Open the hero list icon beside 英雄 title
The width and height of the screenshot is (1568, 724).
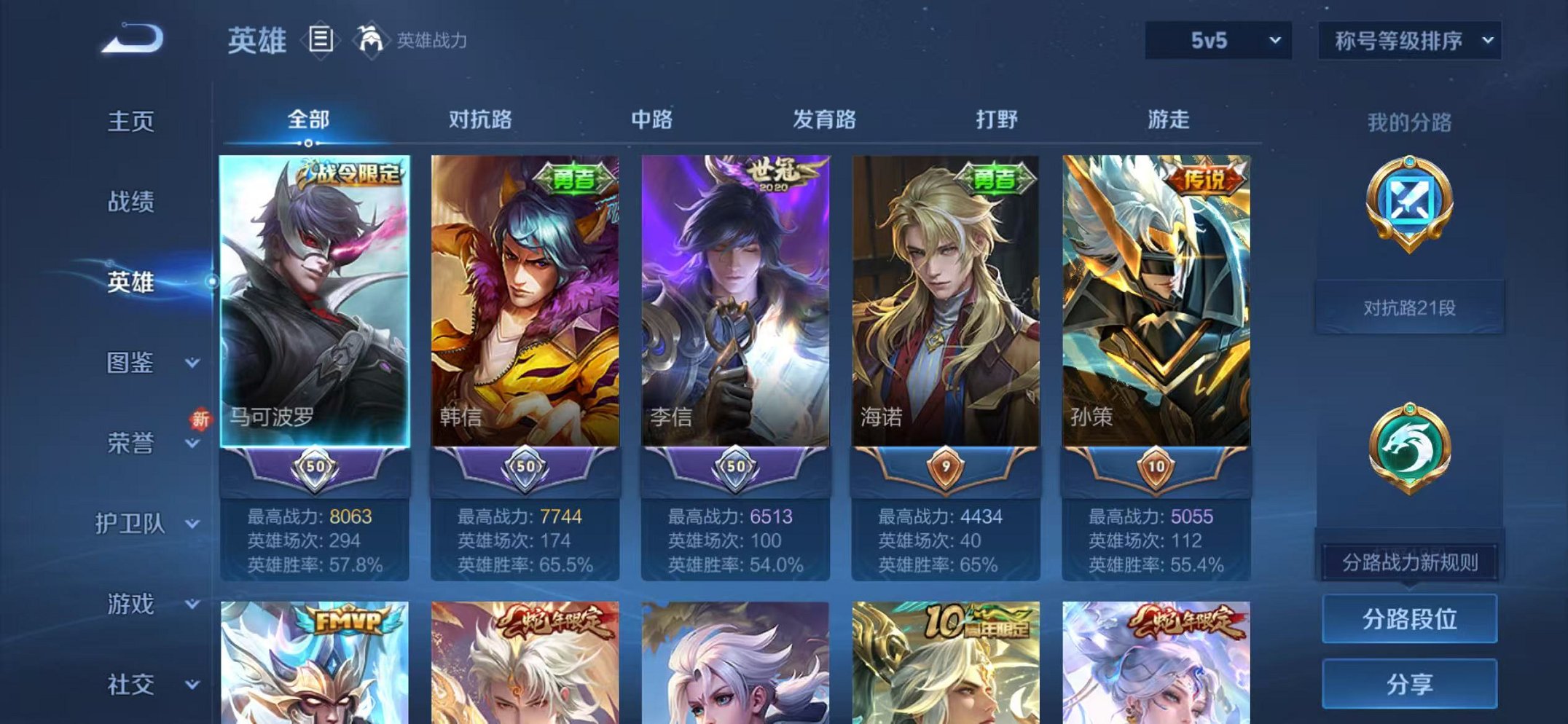point(319,40)
